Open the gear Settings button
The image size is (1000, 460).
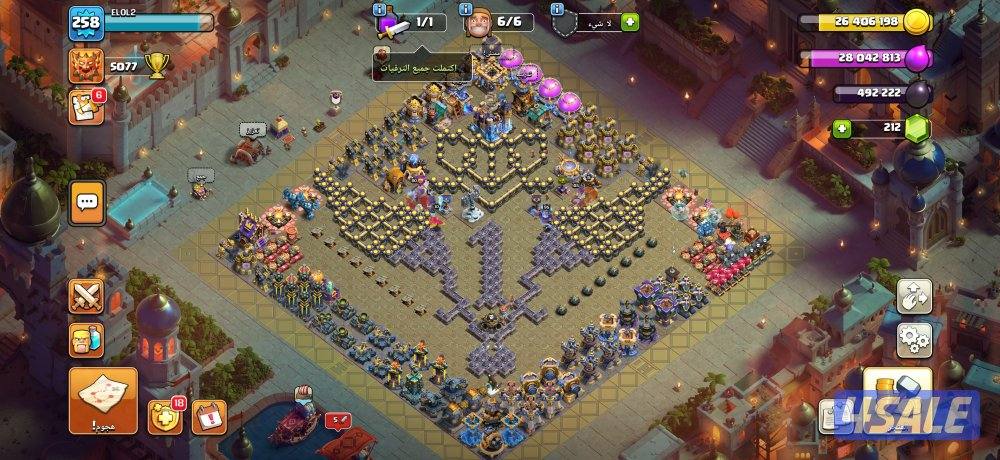(913, 339)
